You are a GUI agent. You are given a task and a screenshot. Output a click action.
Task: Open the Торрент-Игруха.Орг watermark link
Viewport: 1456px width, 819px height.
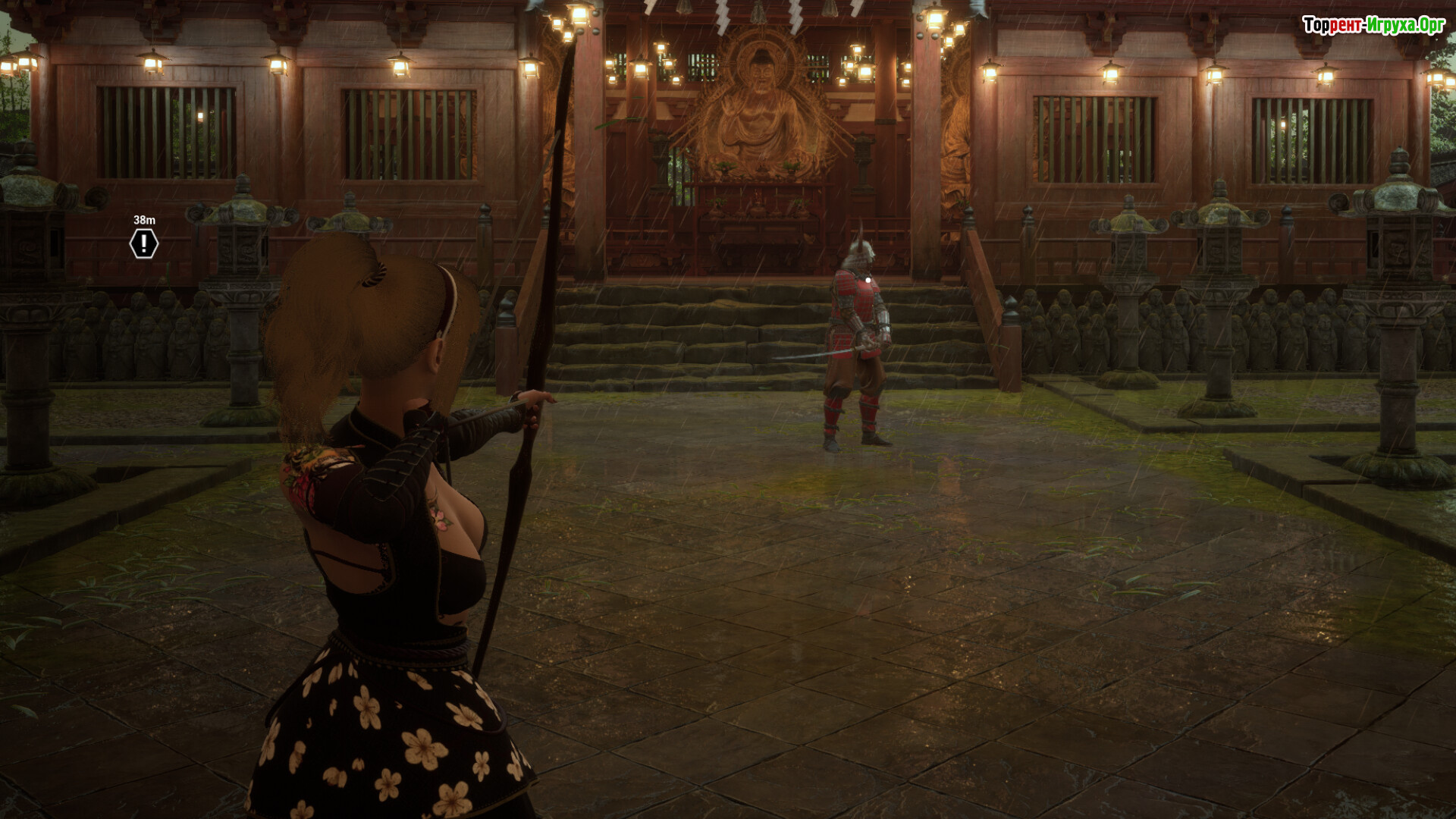tap(1373, 25)
